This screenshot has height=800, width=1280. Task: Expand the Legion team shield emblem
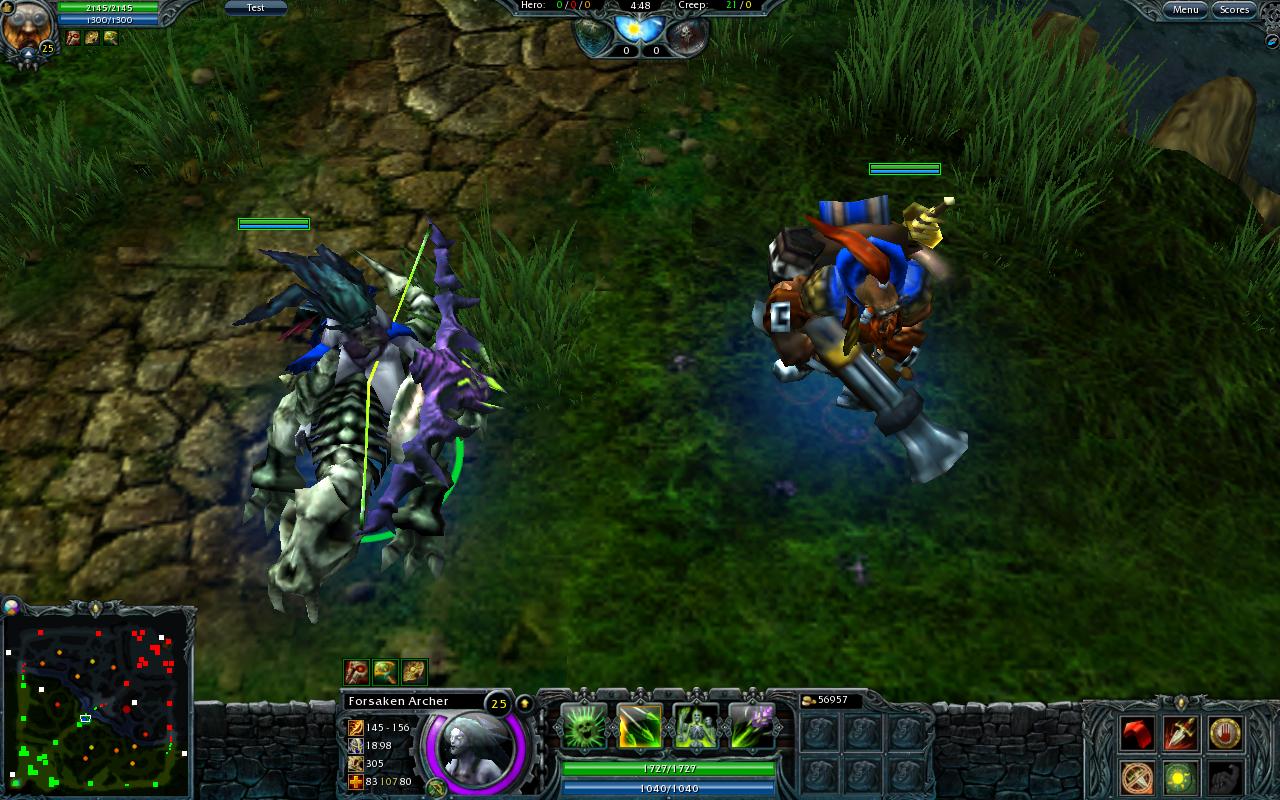tap(590, 31)
